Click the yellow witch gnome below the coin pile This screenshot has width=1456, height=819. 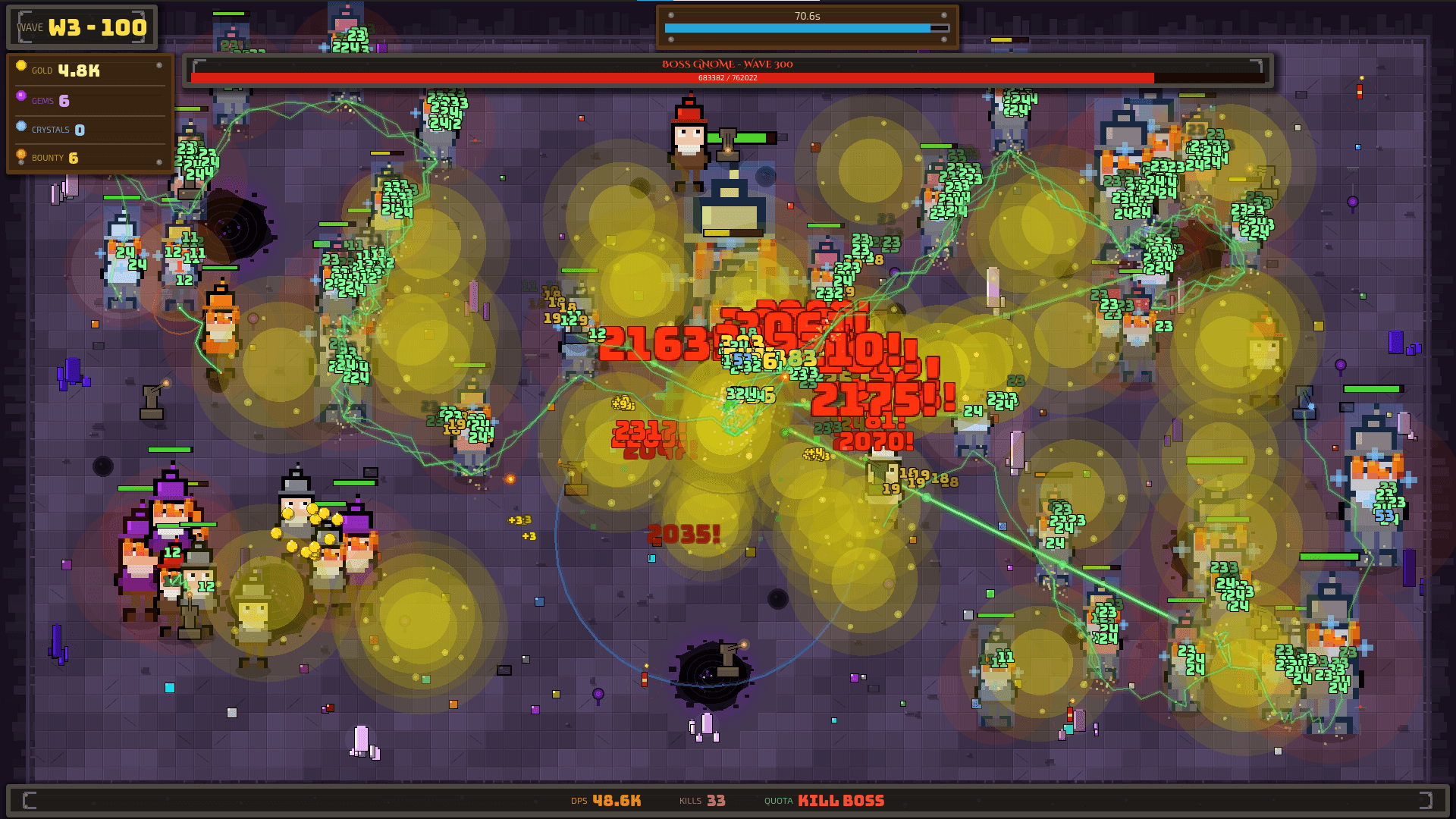[x=254, y=607]
